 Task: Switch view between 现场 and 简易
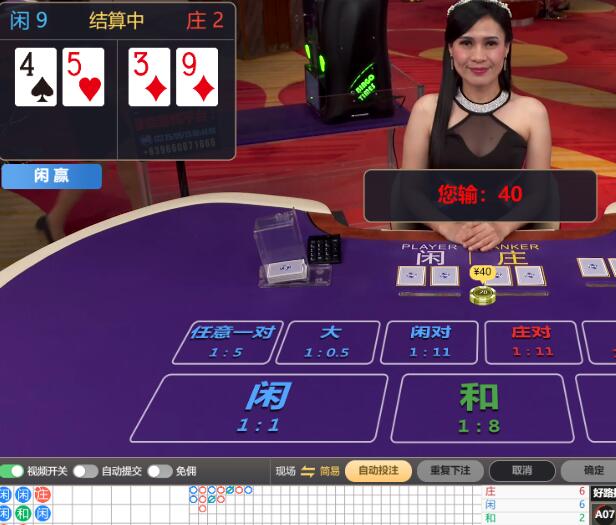tap(308, 471)
